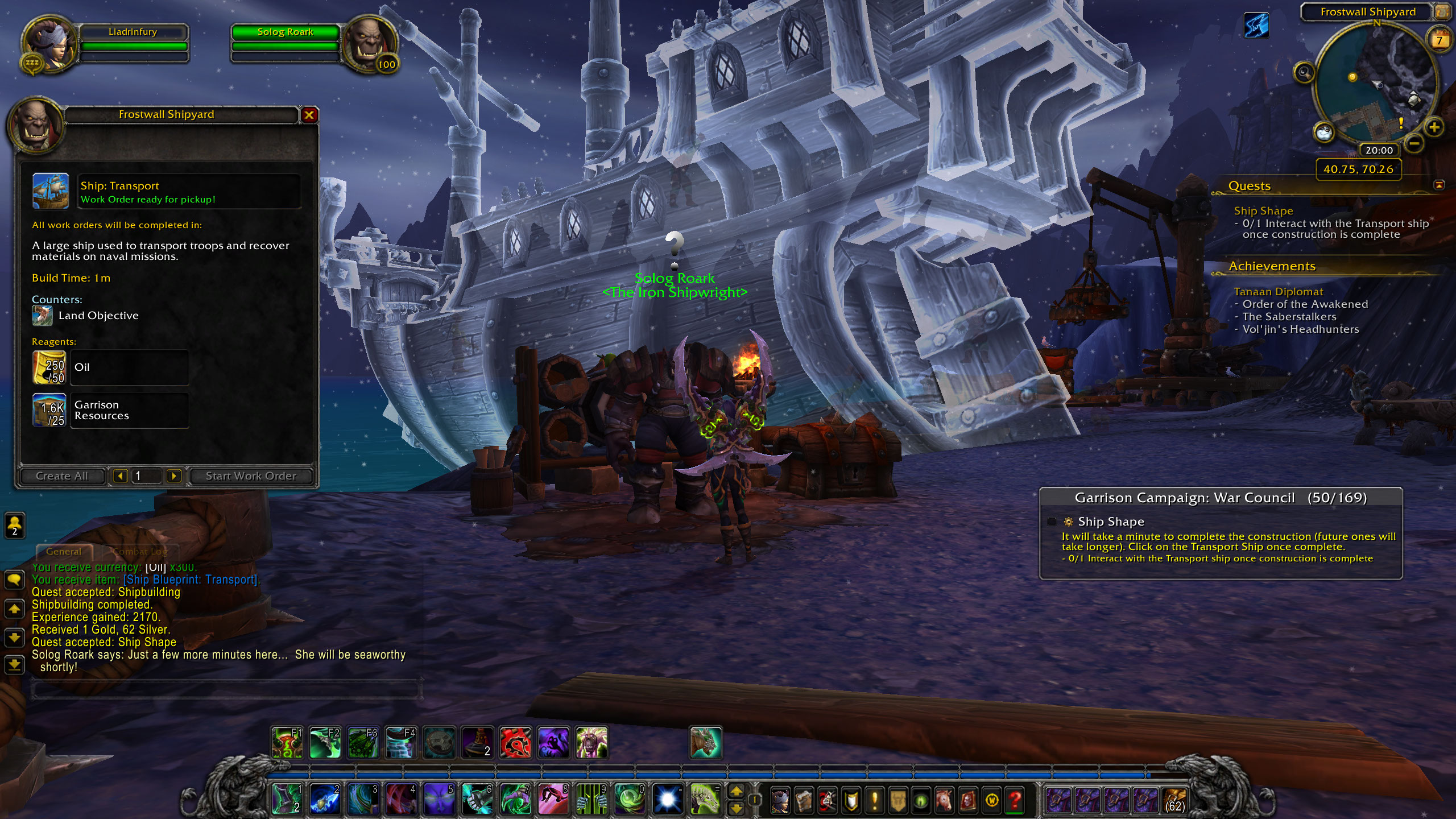Increase the work order quantity by one

174,476
